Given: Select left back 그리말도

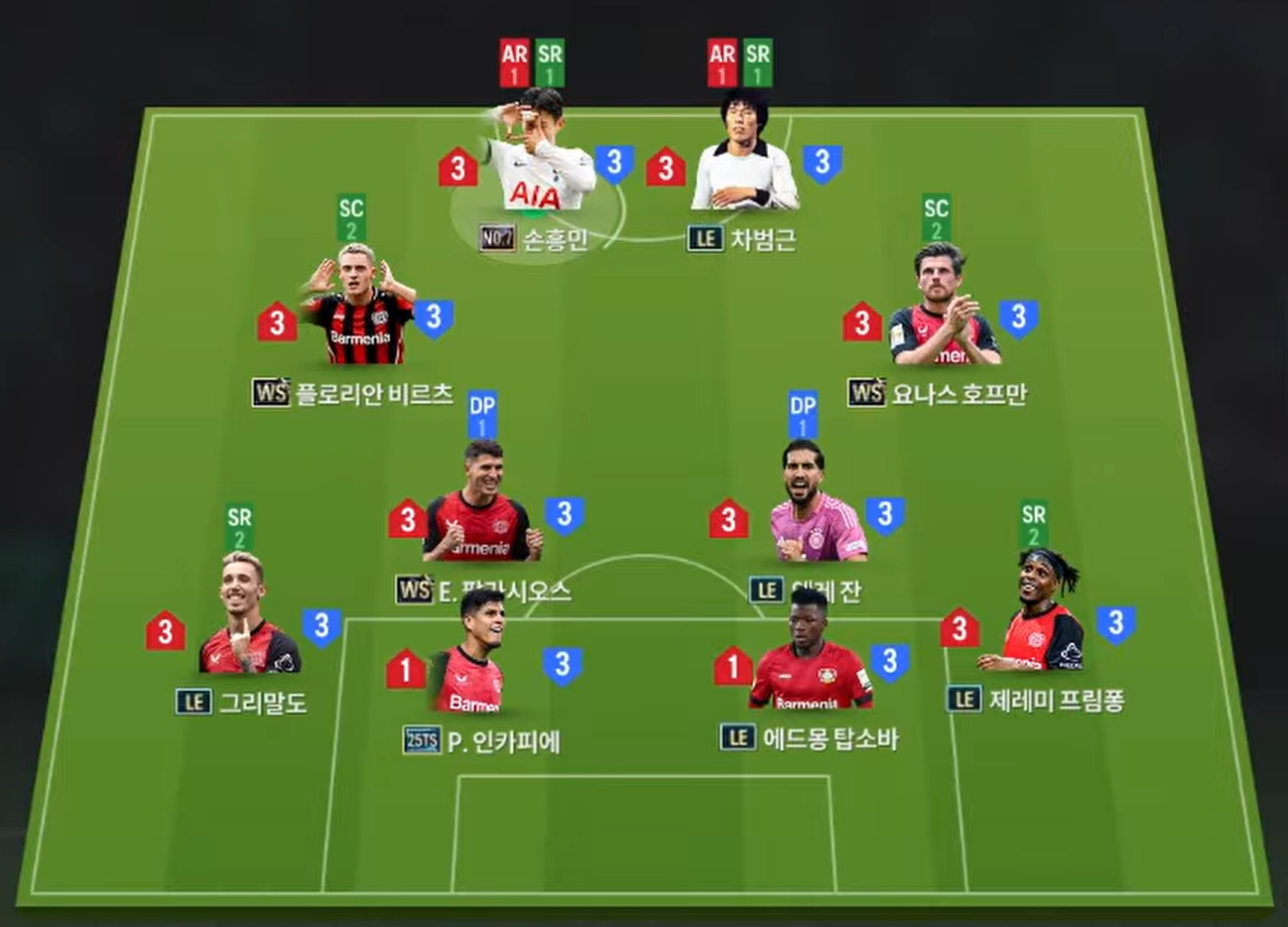Looking at the screenshot, I should [246, 620].
